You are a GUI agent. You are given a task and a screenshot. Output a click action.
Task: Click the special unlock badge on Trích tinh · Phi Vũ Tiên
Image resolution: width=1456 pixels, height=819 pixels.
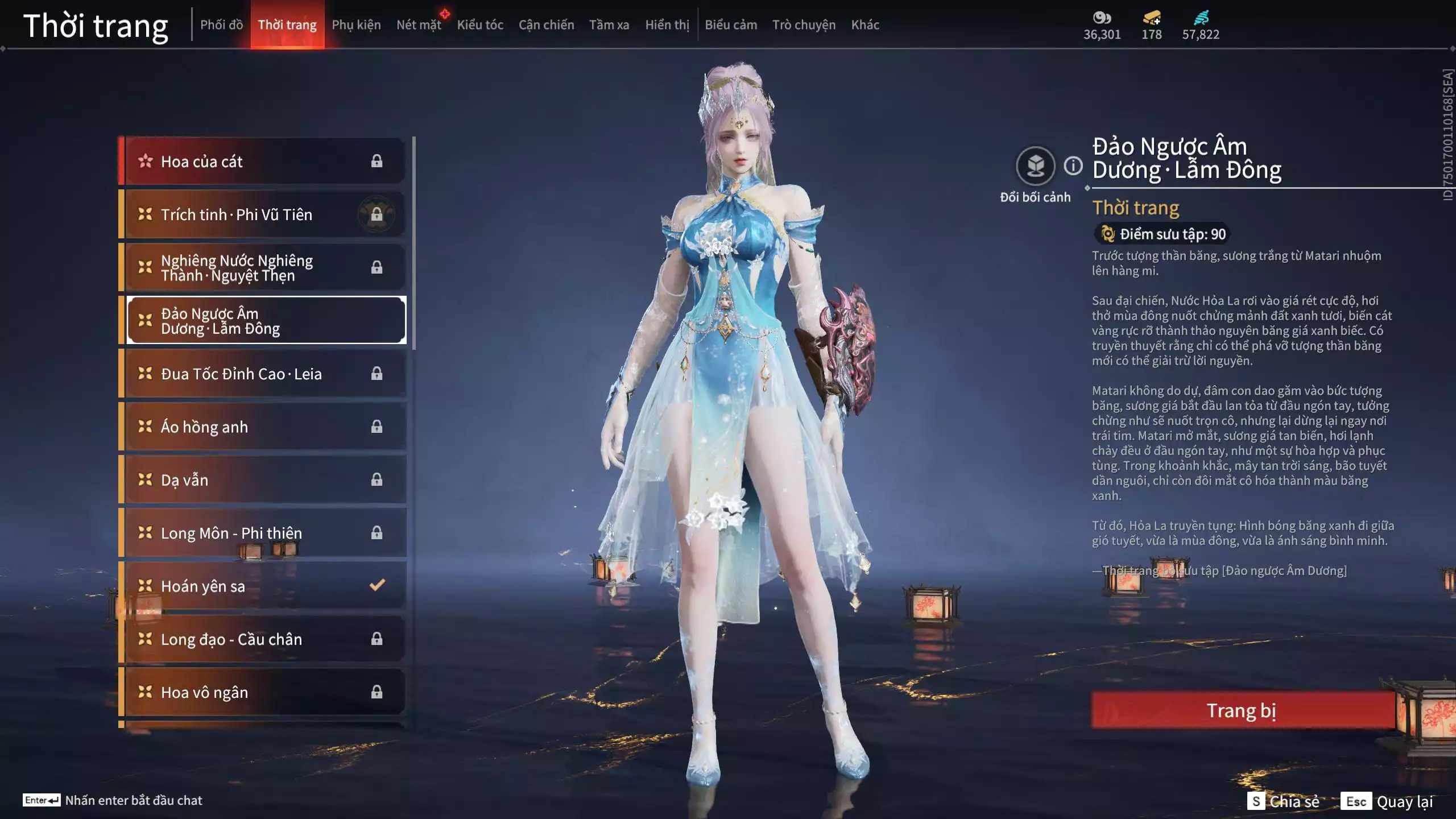tap(377, 214)
